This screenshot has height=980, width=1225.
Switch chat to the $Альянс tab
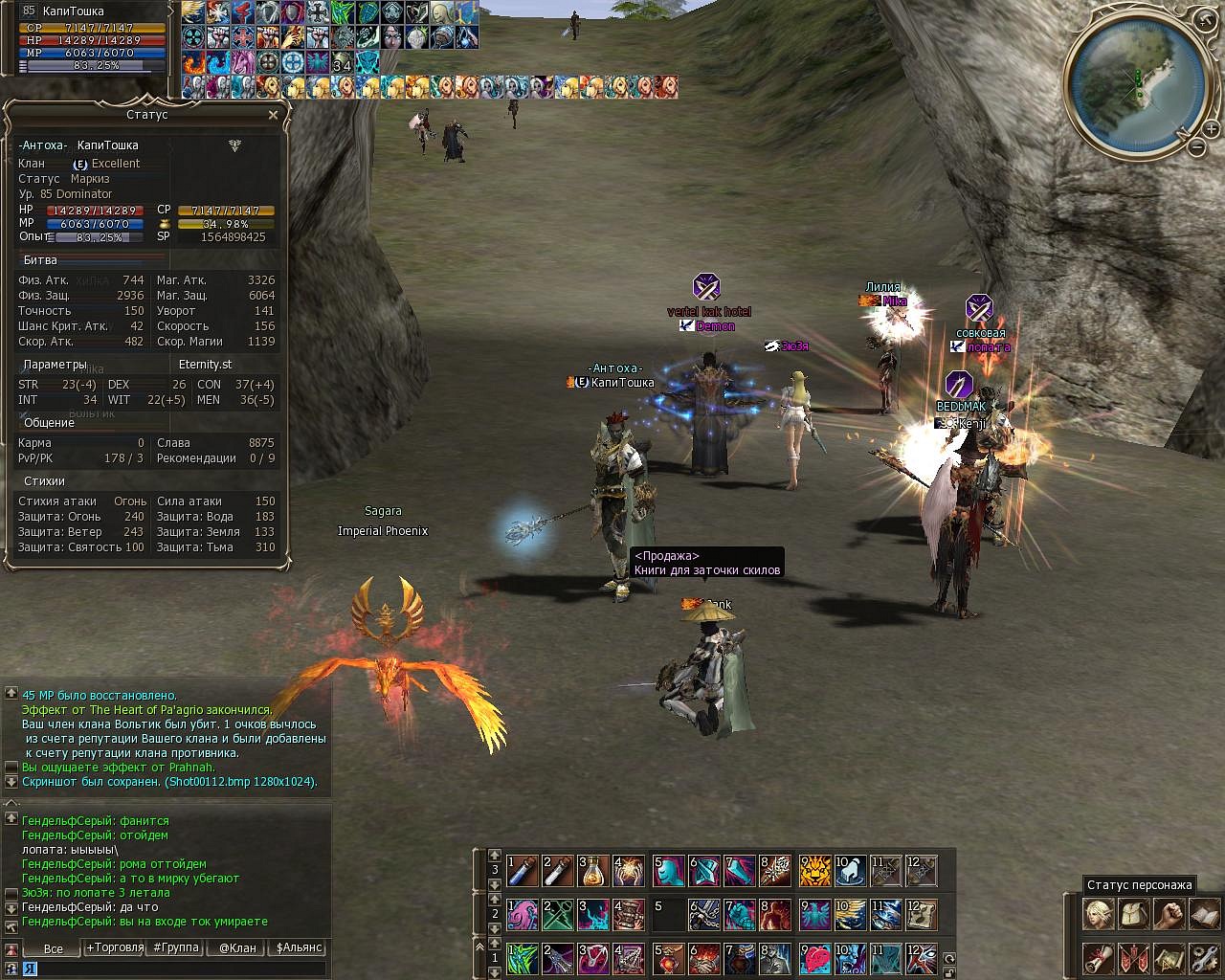(299, 947)
